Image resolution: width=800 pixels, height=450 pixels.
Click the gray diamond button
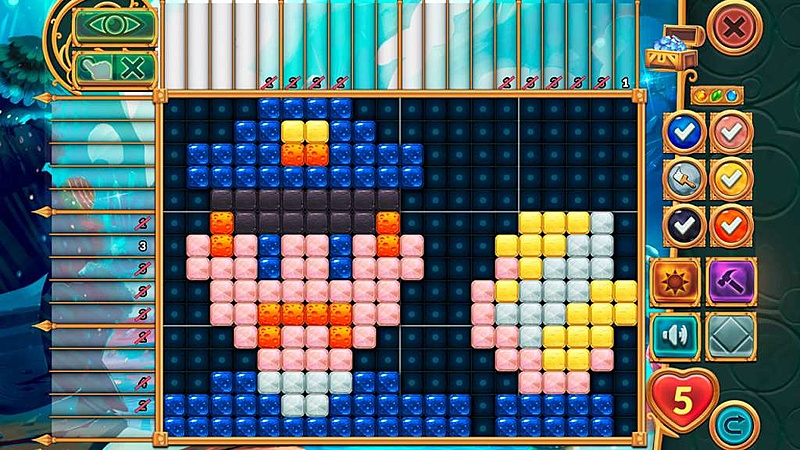pyautogui.click(x=731, y=336)
